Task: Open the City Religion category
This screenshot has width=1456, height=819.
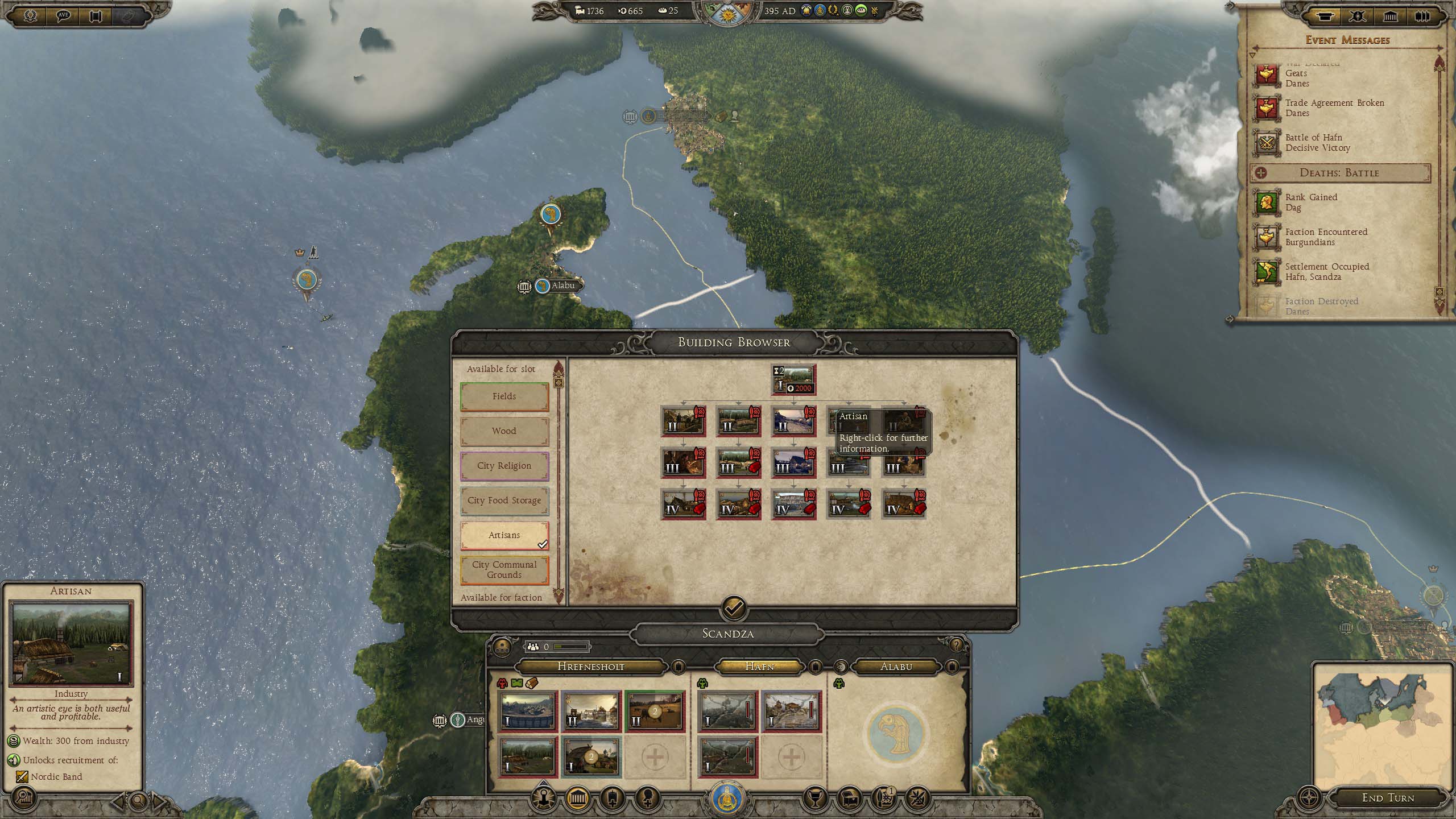Action: tap(504, 466)
